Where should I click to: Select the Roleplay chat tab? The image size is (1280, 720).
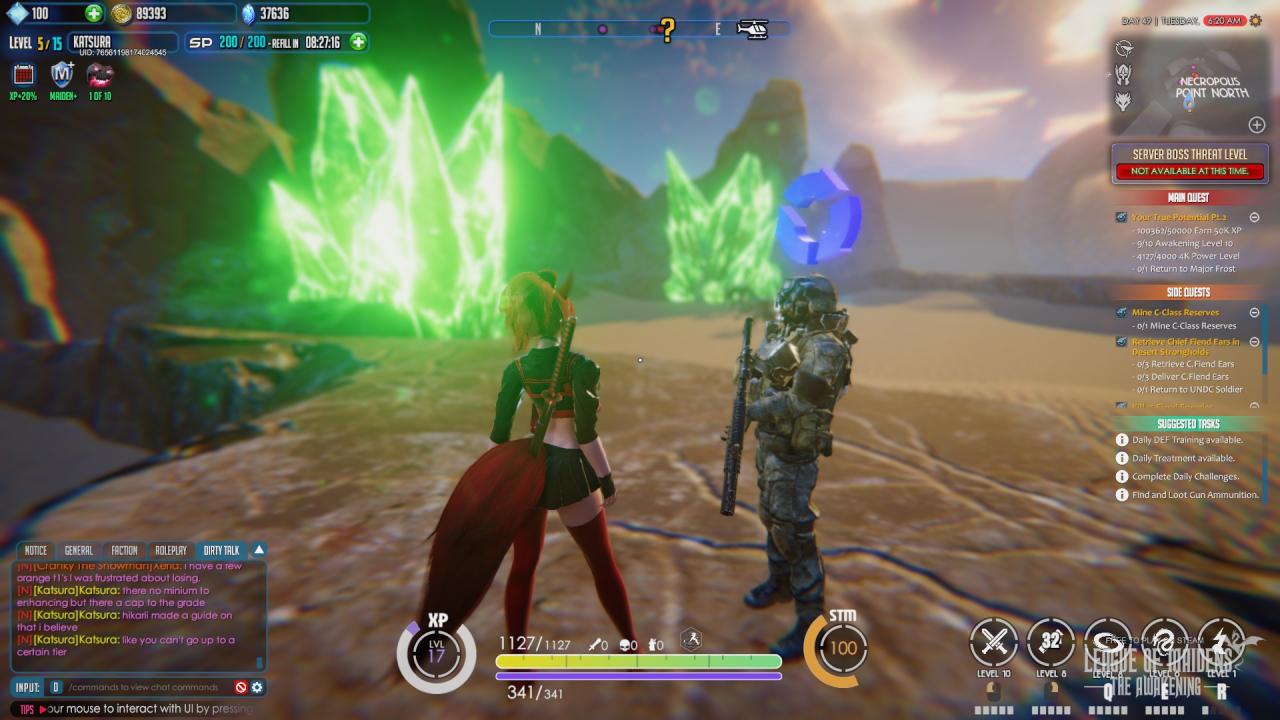(x=171, y=551)
